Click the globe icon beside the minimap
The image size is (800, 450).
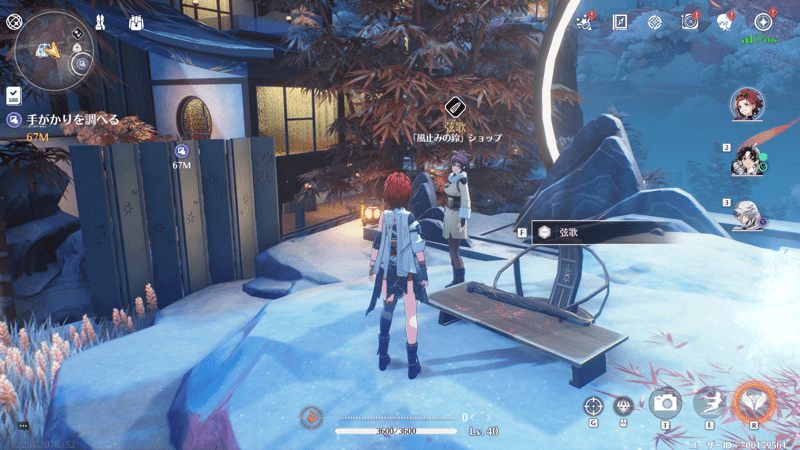click(13, 20)
